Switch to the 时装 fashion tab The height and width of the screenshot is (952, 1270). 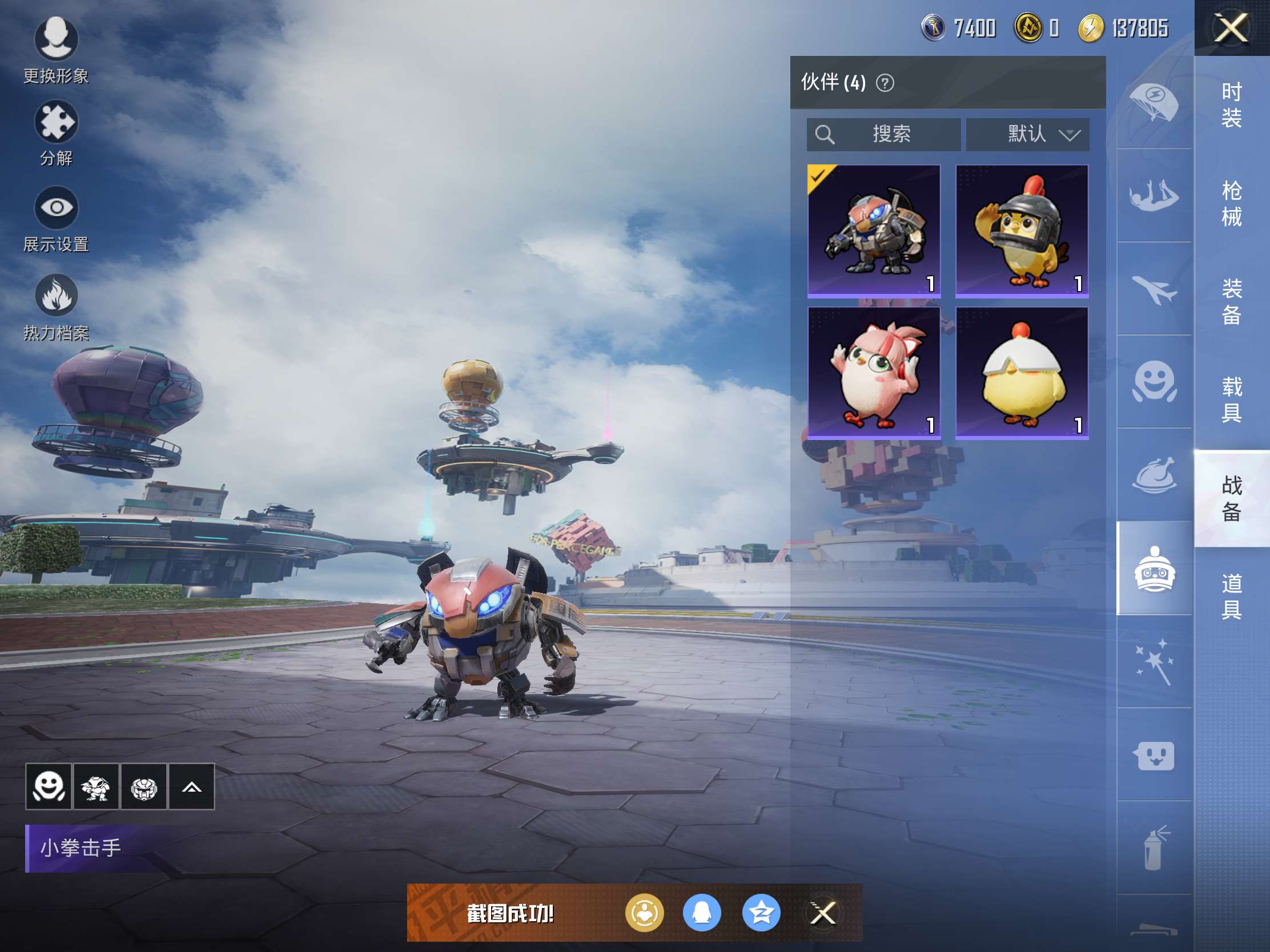[x=1232, y=104]
